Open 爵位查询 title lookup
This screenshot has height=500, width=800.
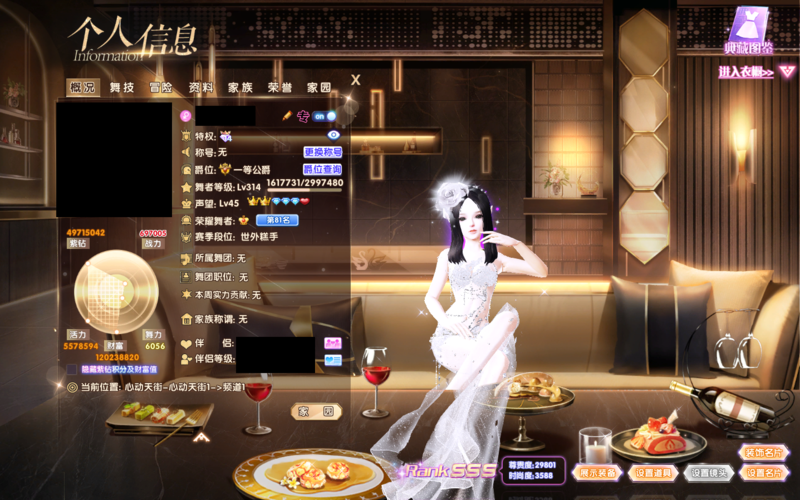[x=323, y=170]
